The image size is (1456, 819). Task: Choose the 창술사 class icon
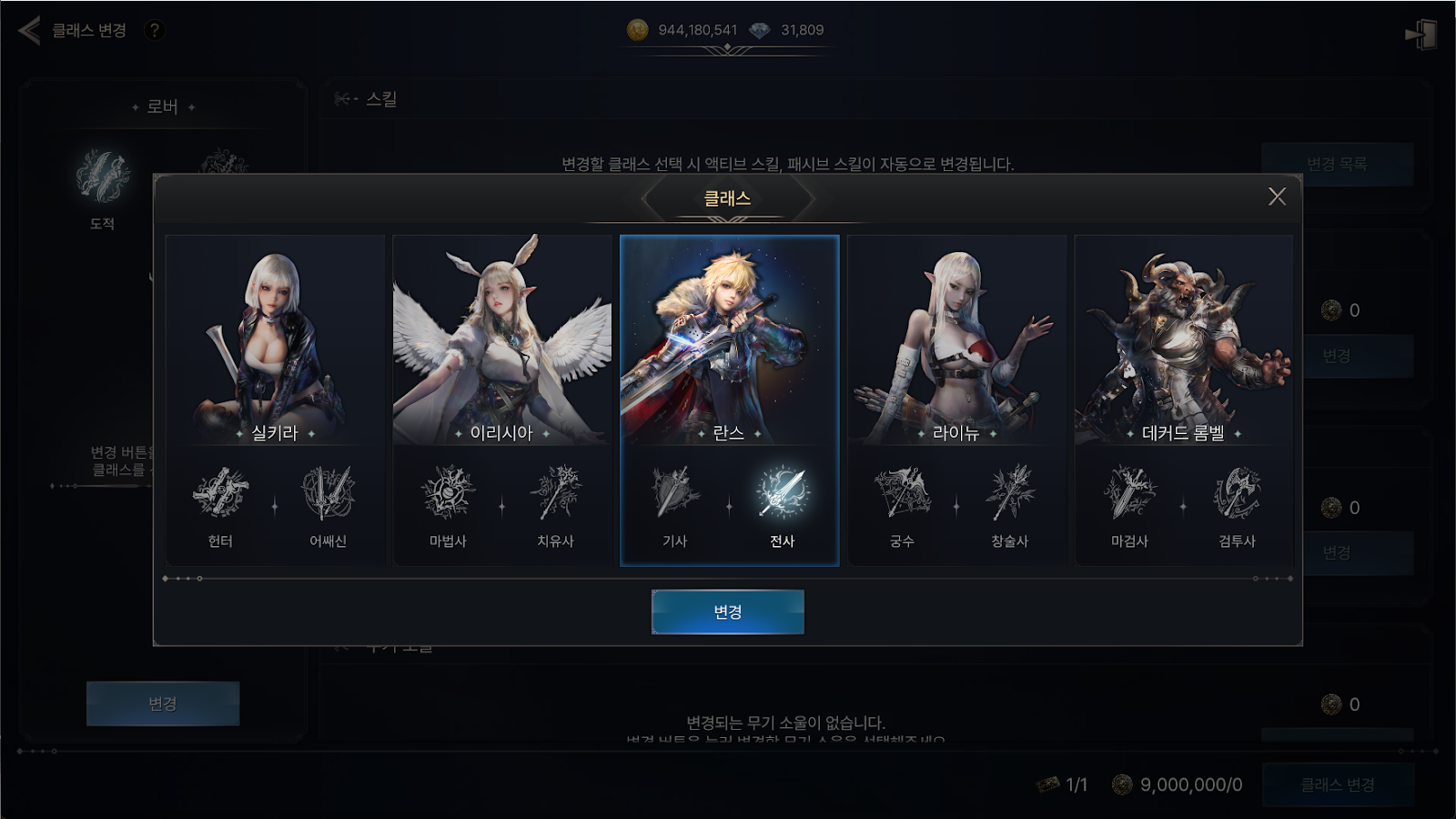pos(1009,494)
